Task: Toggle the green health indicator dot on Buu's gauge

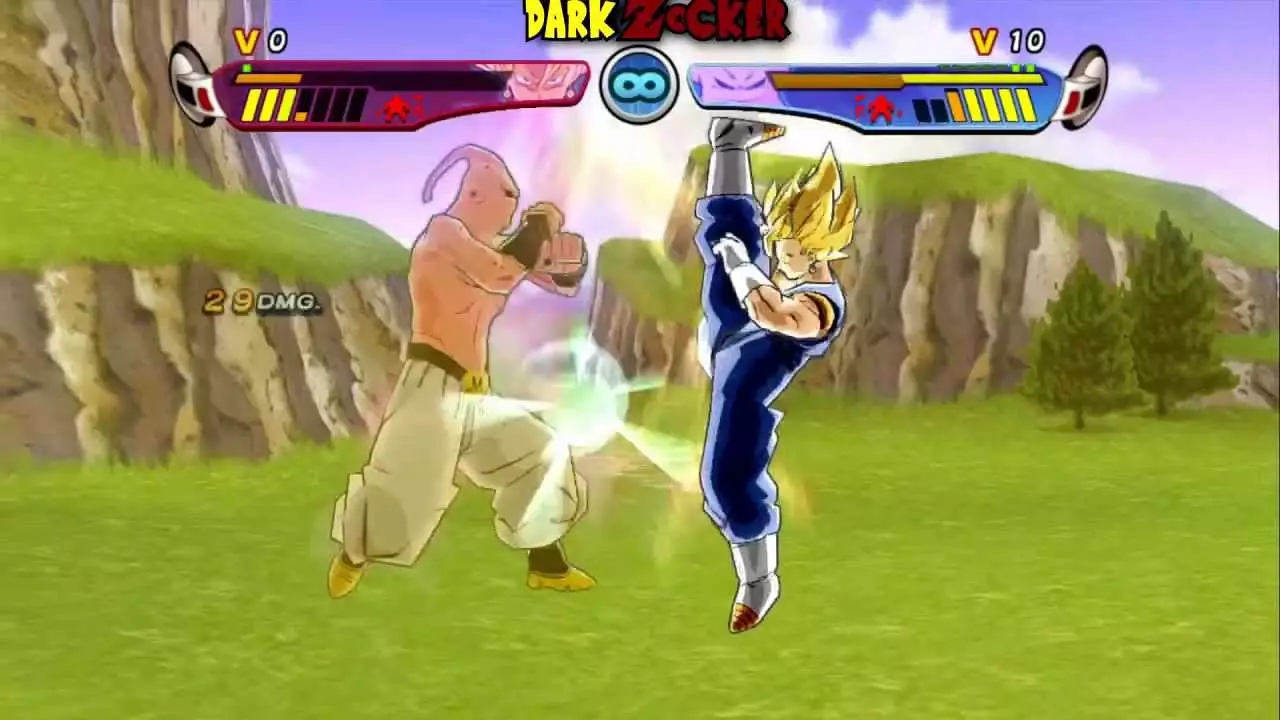Action: click(x=246, y=67)
